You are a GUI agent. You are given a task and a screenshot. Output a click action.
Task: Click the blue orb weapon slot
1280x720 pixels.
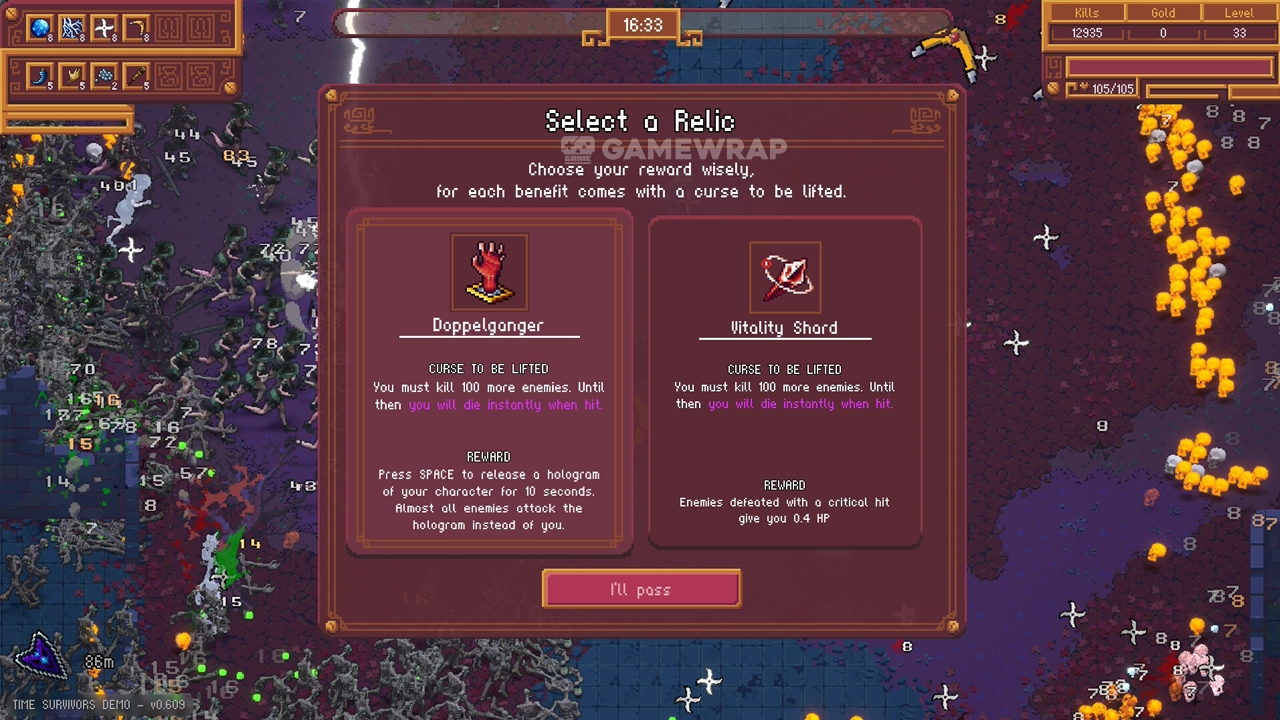40,28
